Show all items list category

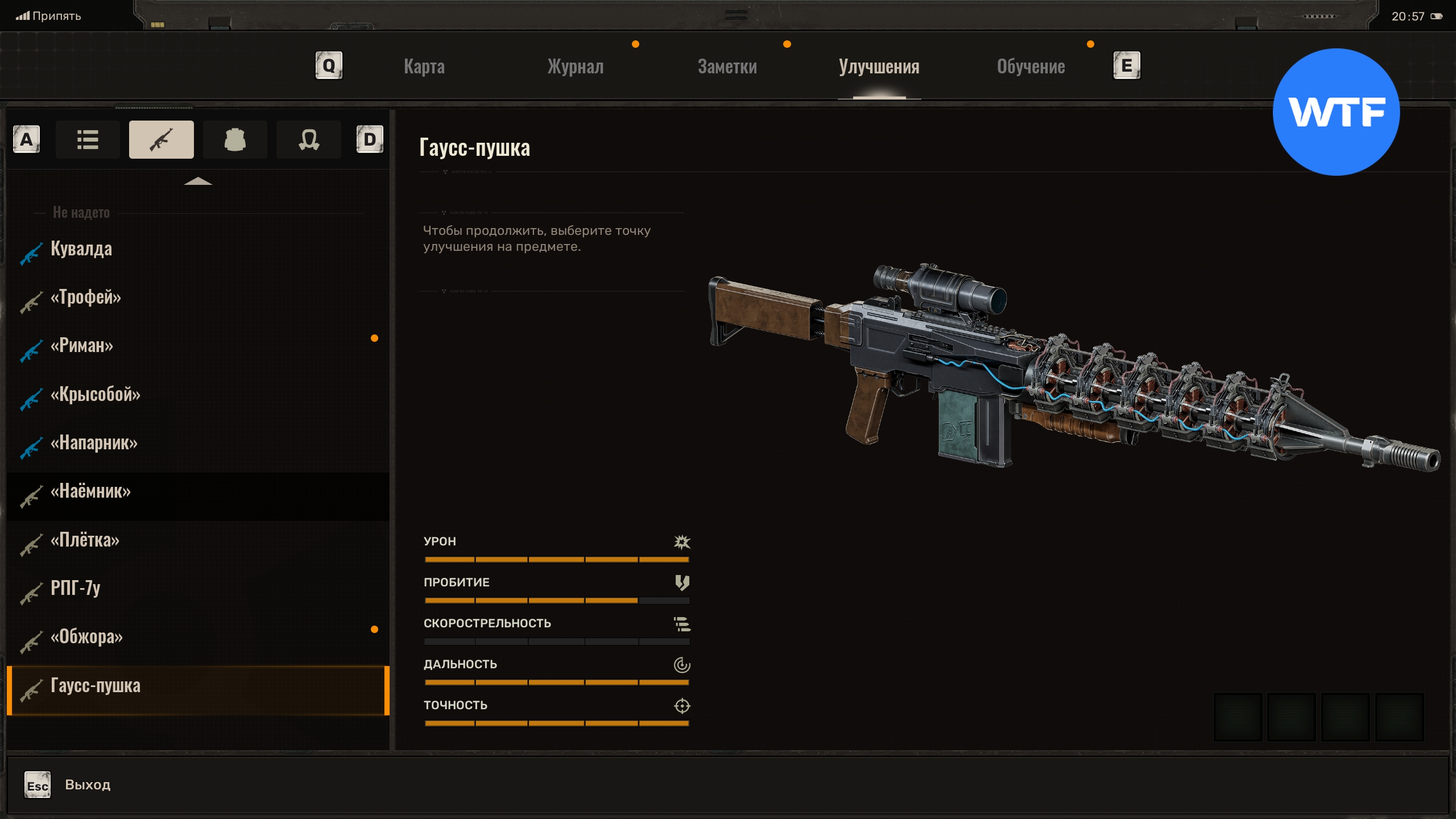click(88, 139)
